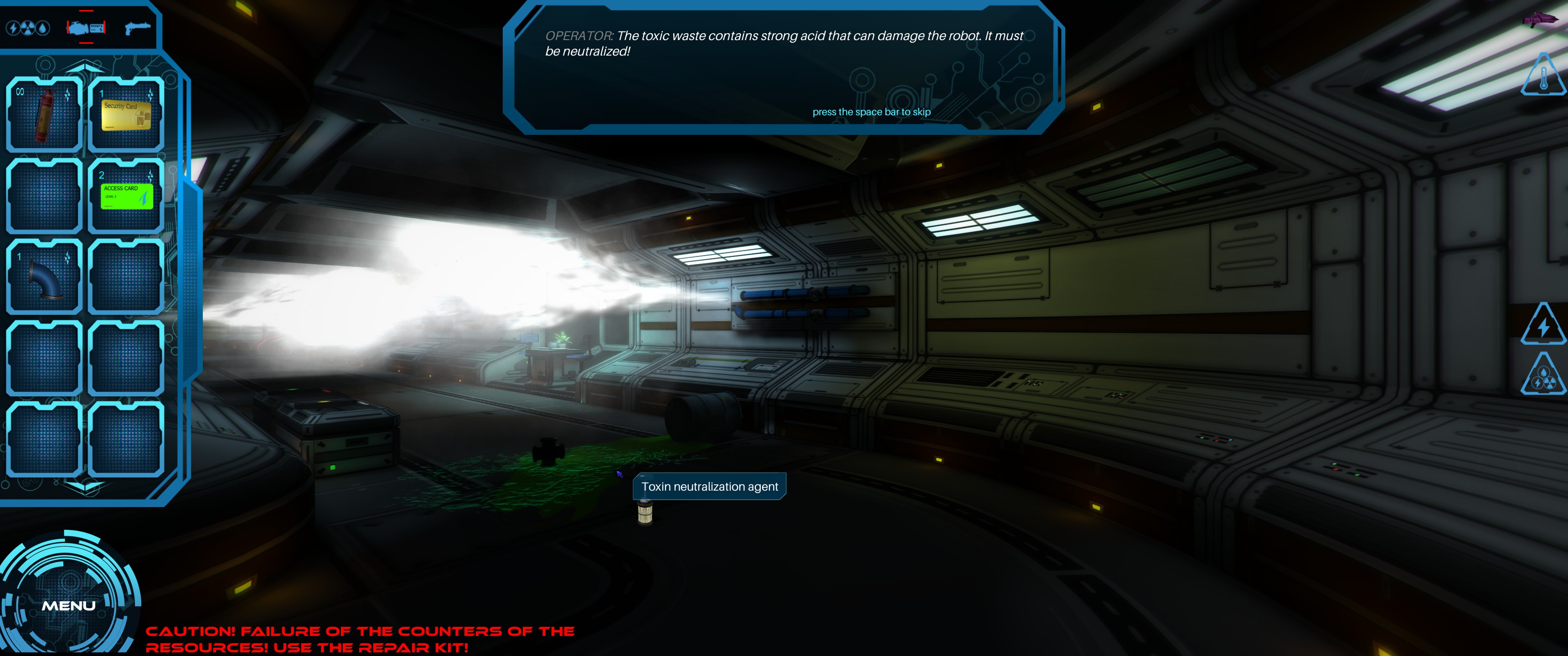This screenshot has height=656, width=1568.
Task: Switch to the items inventory tab
Action: (86, 28)
